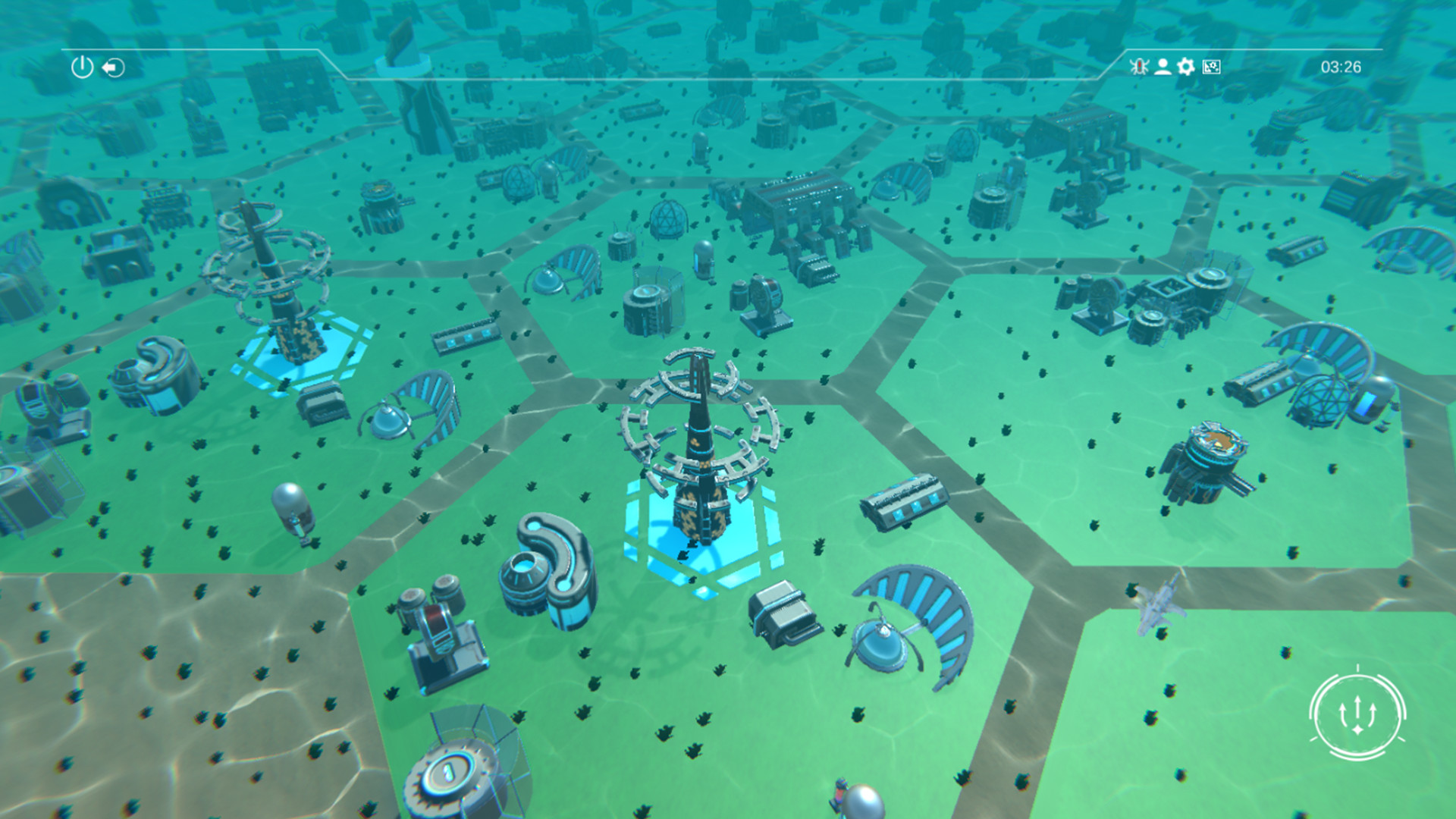Open the player profile icon near the clock
1456x819 pixels.
1163,67
